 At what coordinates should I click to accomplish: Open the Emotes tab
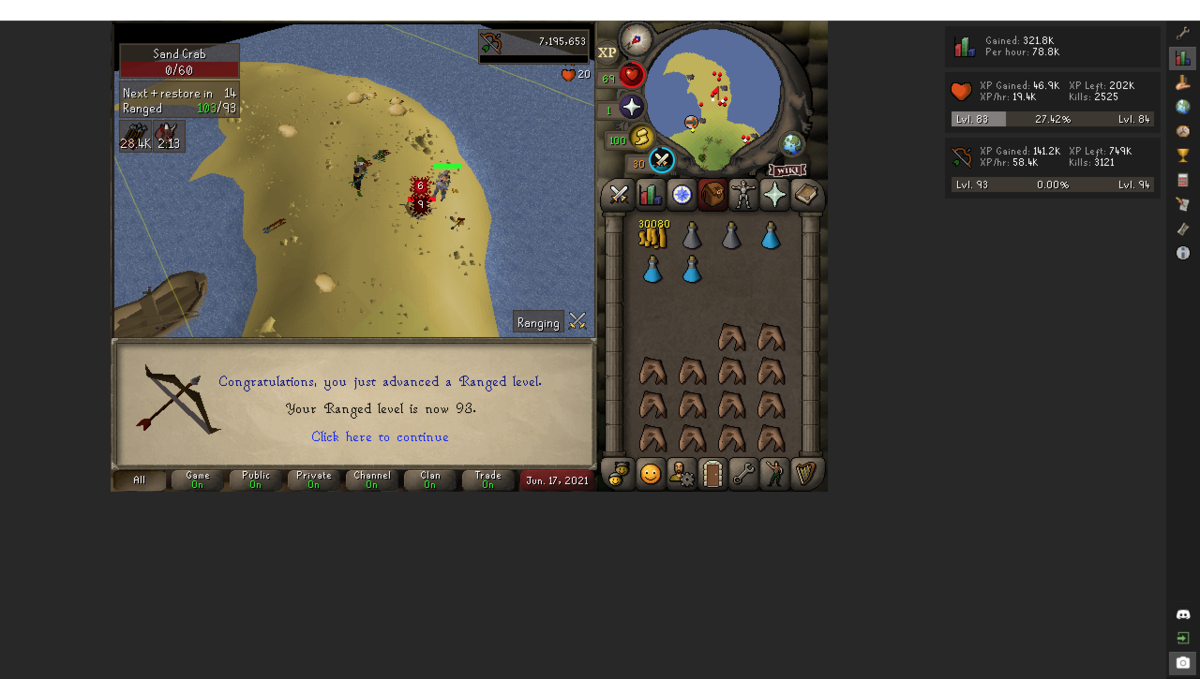pyautogui.click(x=651, y=474)
